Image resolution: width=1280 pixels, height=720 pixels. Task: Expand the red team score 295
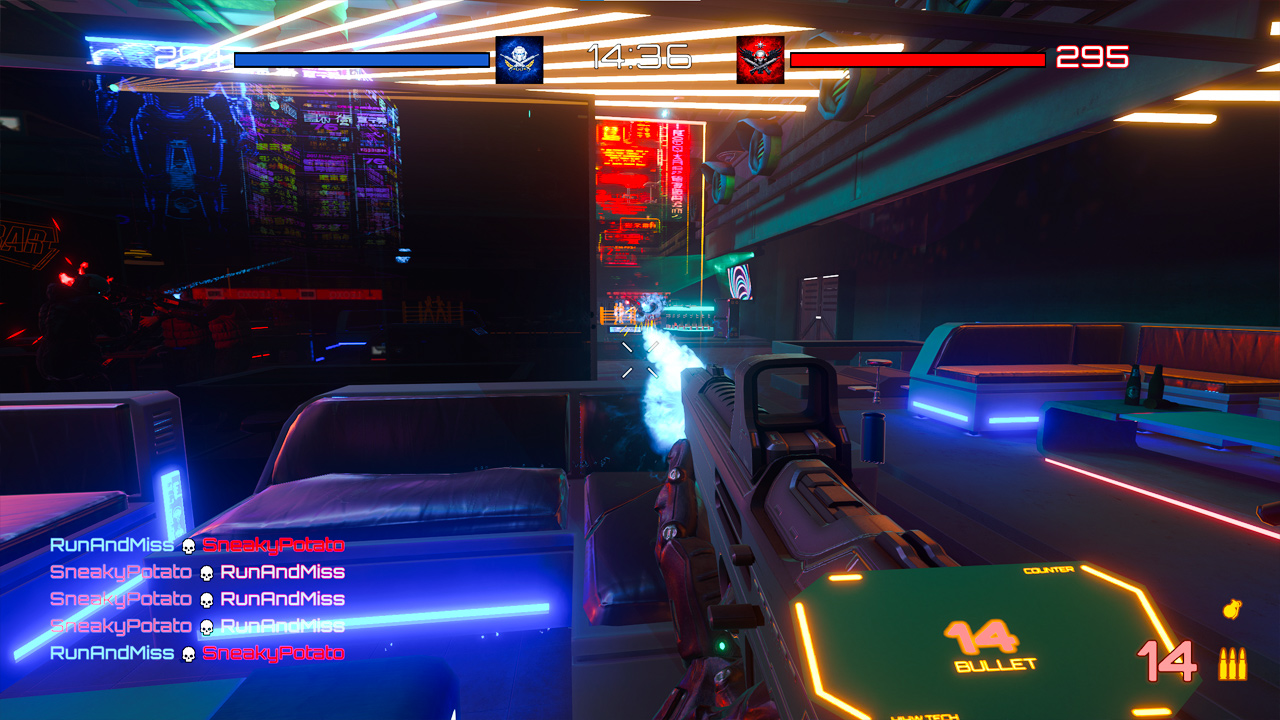1095,58
